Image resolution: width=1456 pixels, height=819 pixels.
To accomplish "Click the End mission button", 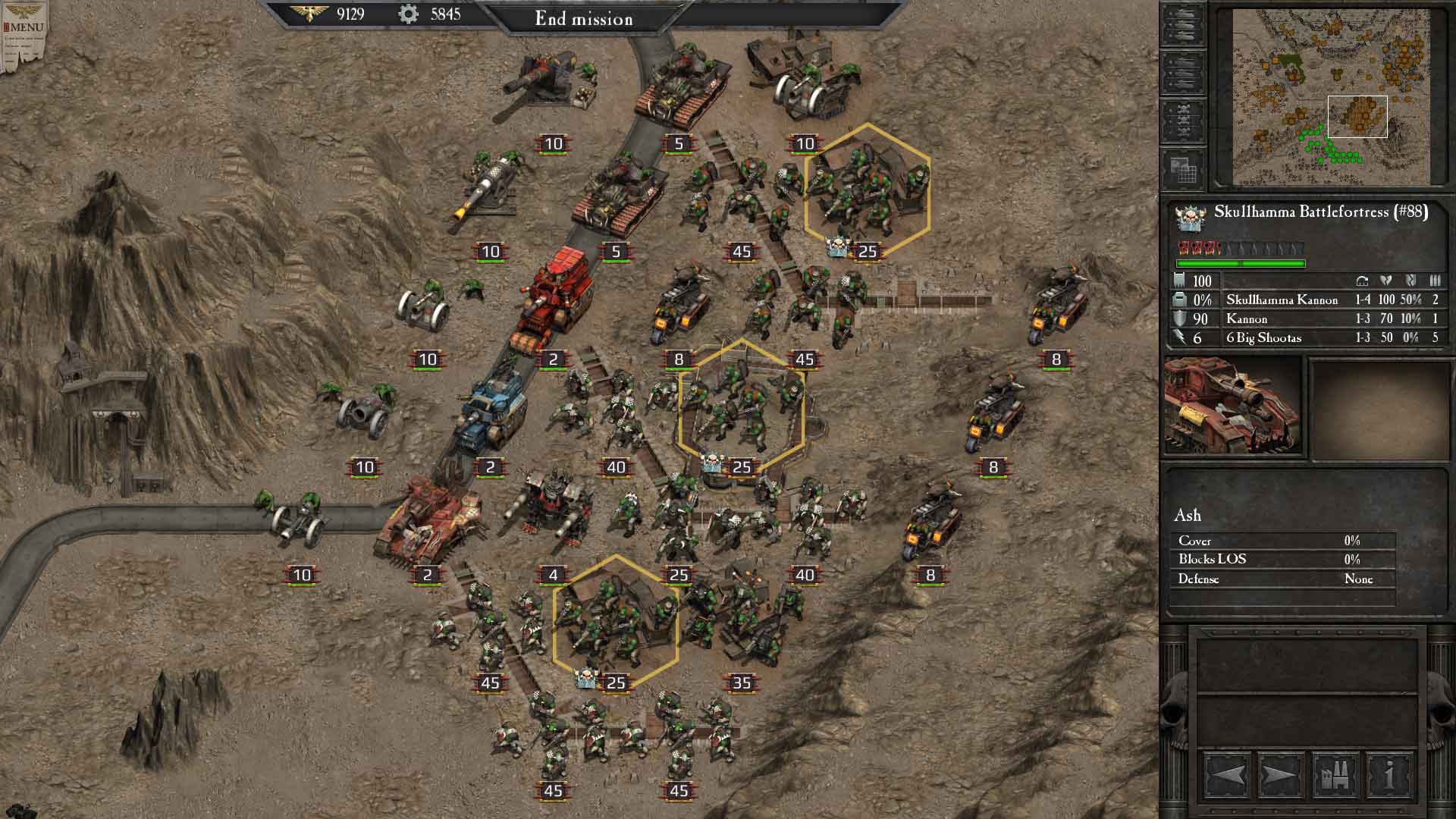I will pos(584,20).
